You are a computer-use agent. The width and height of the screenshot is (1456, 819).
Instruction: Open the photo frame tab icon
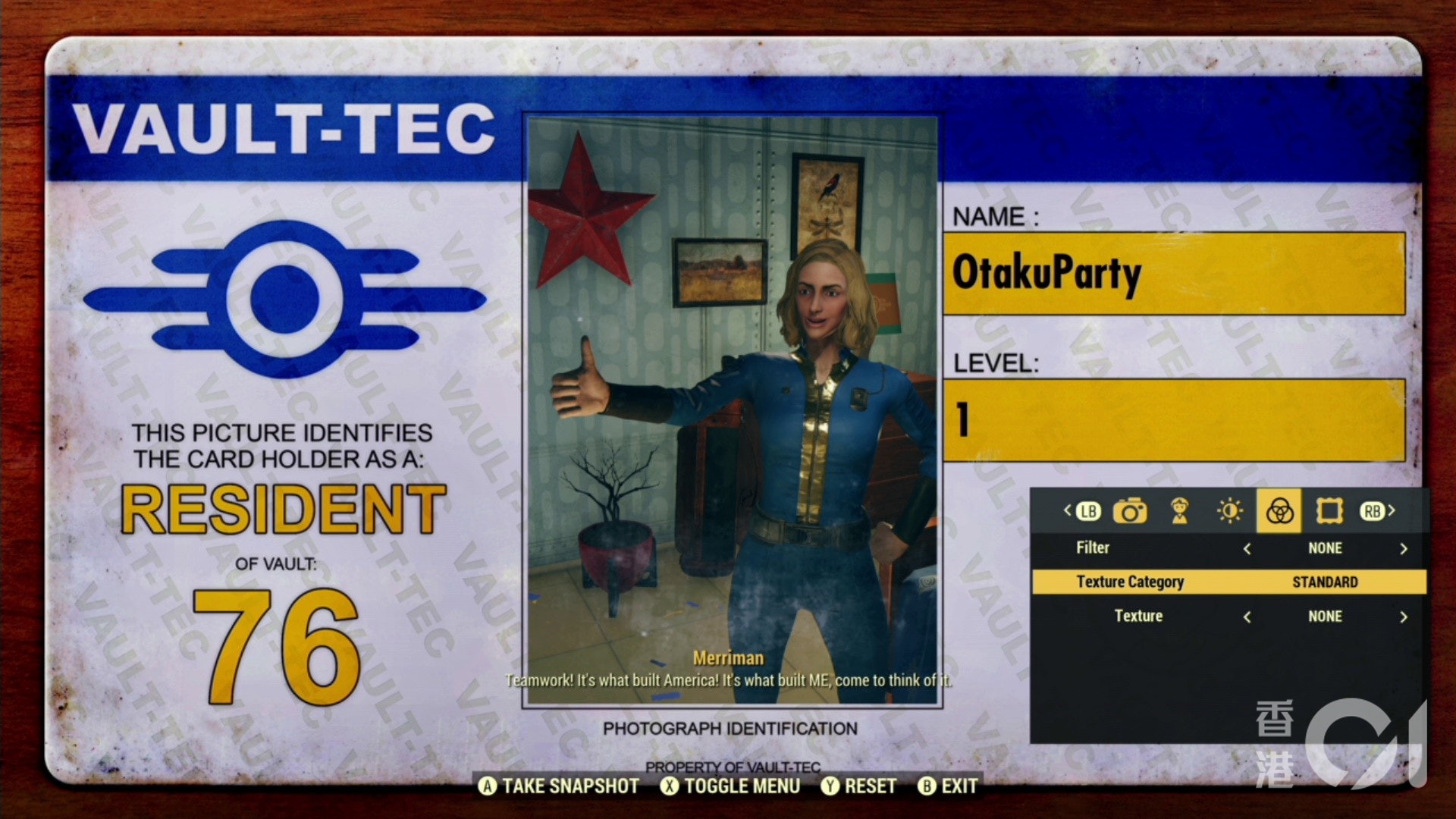[1328, 510]
